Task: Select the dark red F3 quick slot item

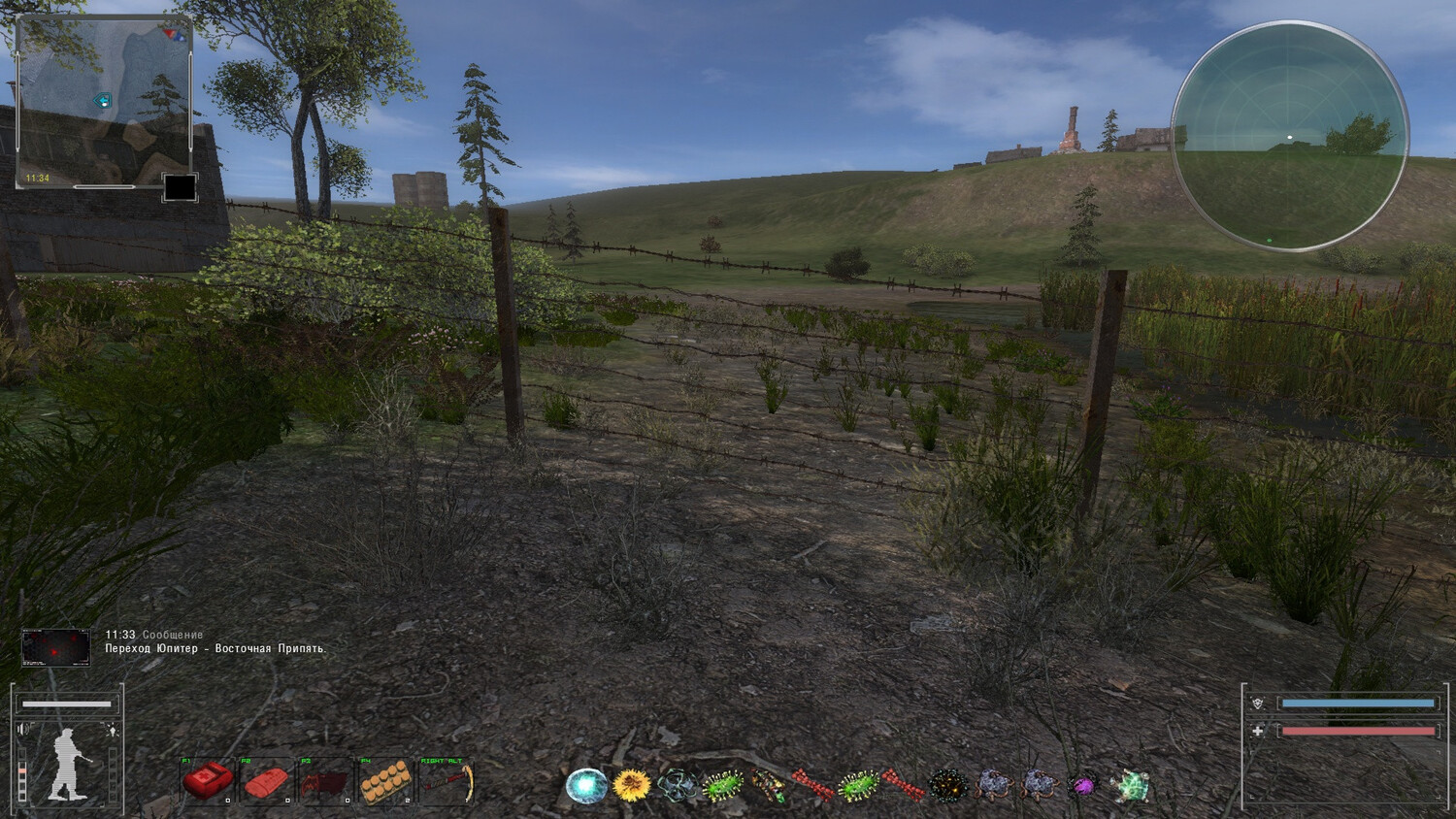Action: [326, 782]
